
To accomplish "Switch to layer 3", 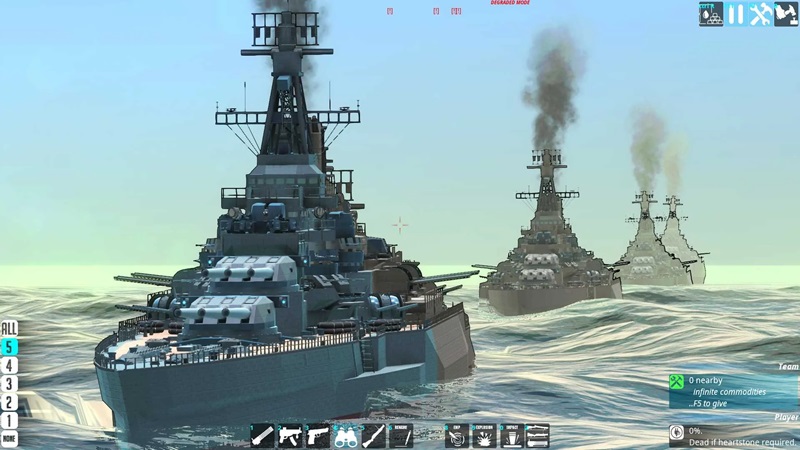I will pyautogui.click(x=9, y=383).
